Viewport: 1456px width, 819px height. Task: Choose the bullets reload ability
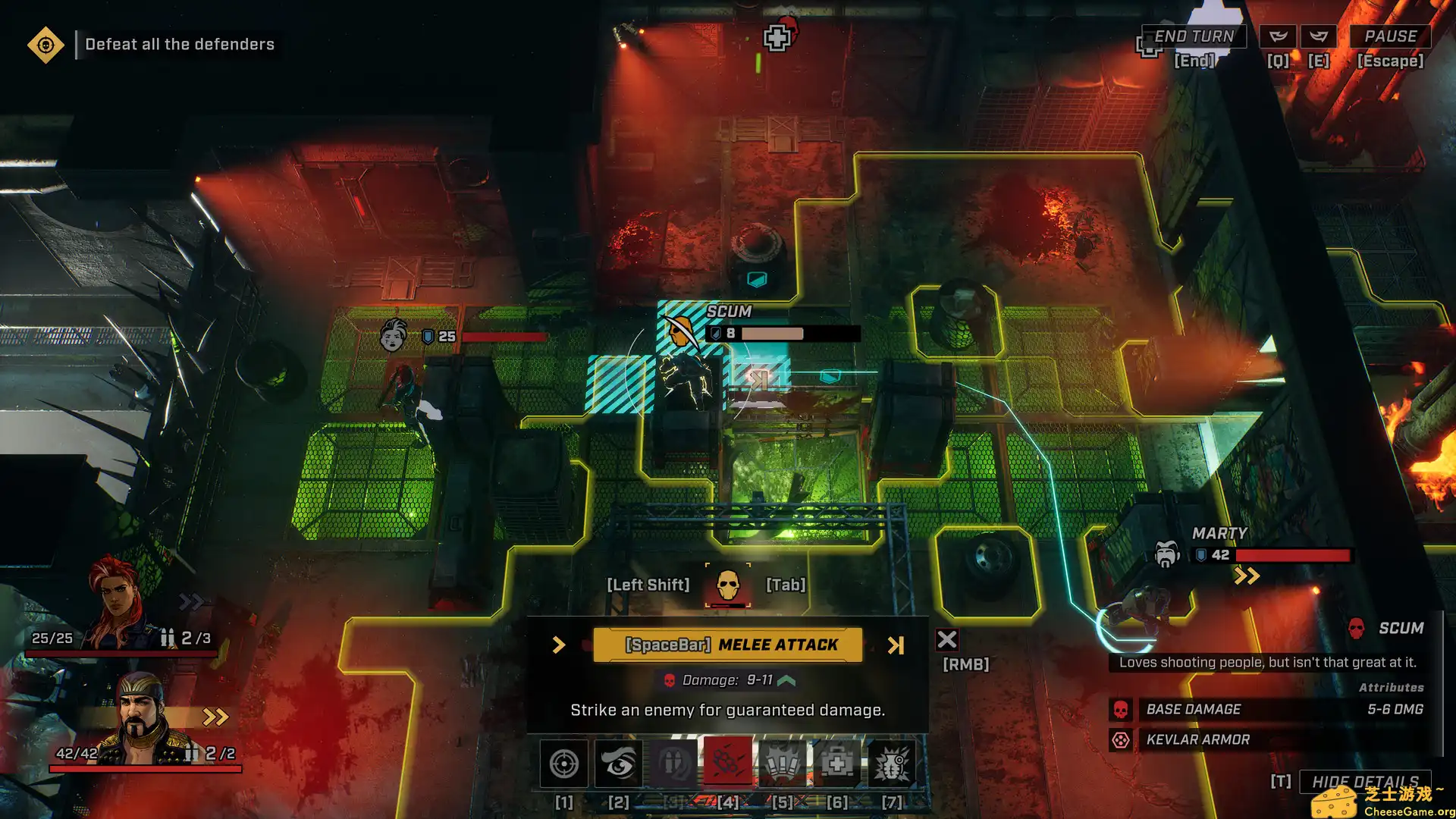pyautogui.click(x=673, y=764)
